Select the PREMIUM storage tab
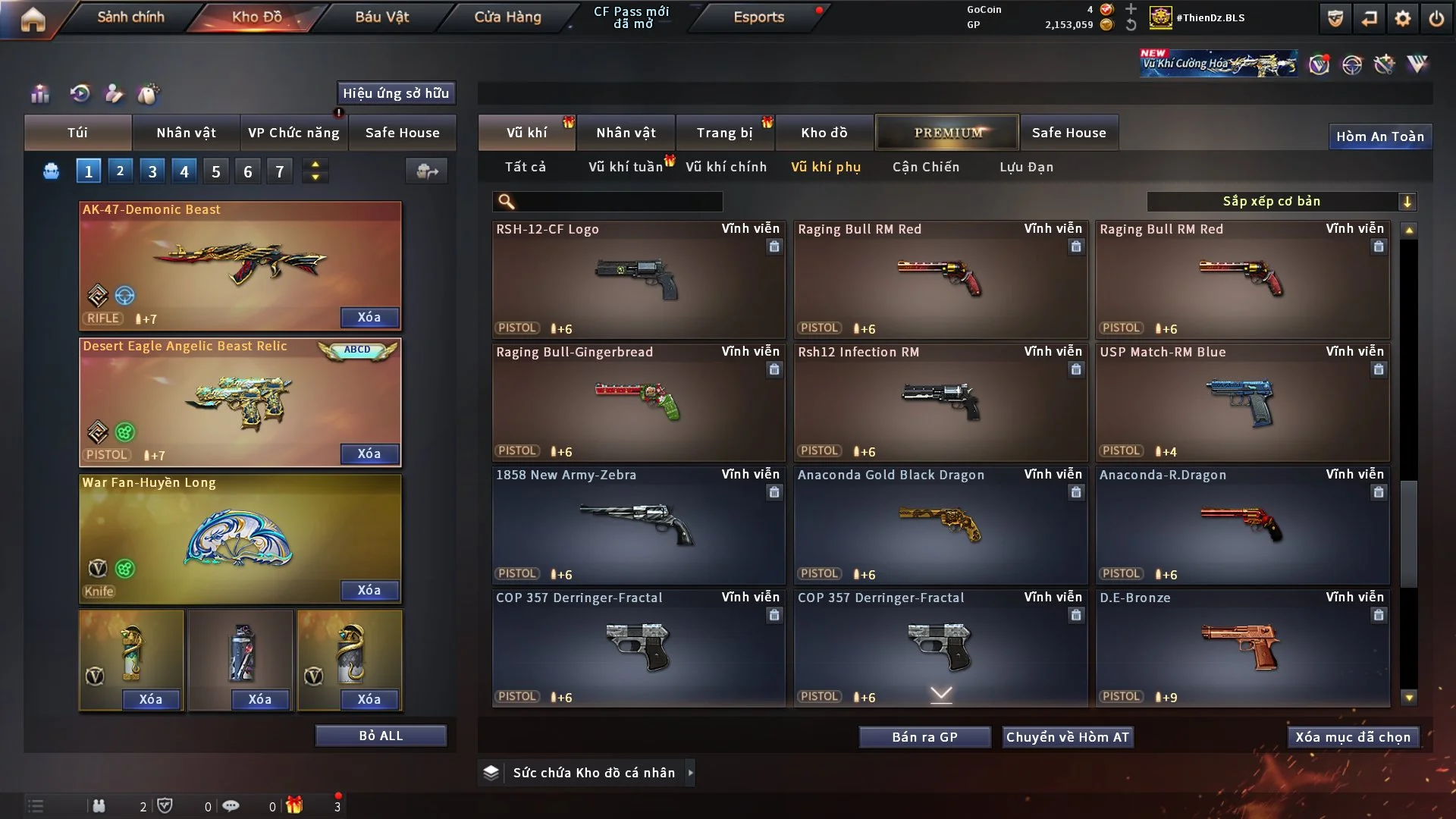 tap(947, 133)
